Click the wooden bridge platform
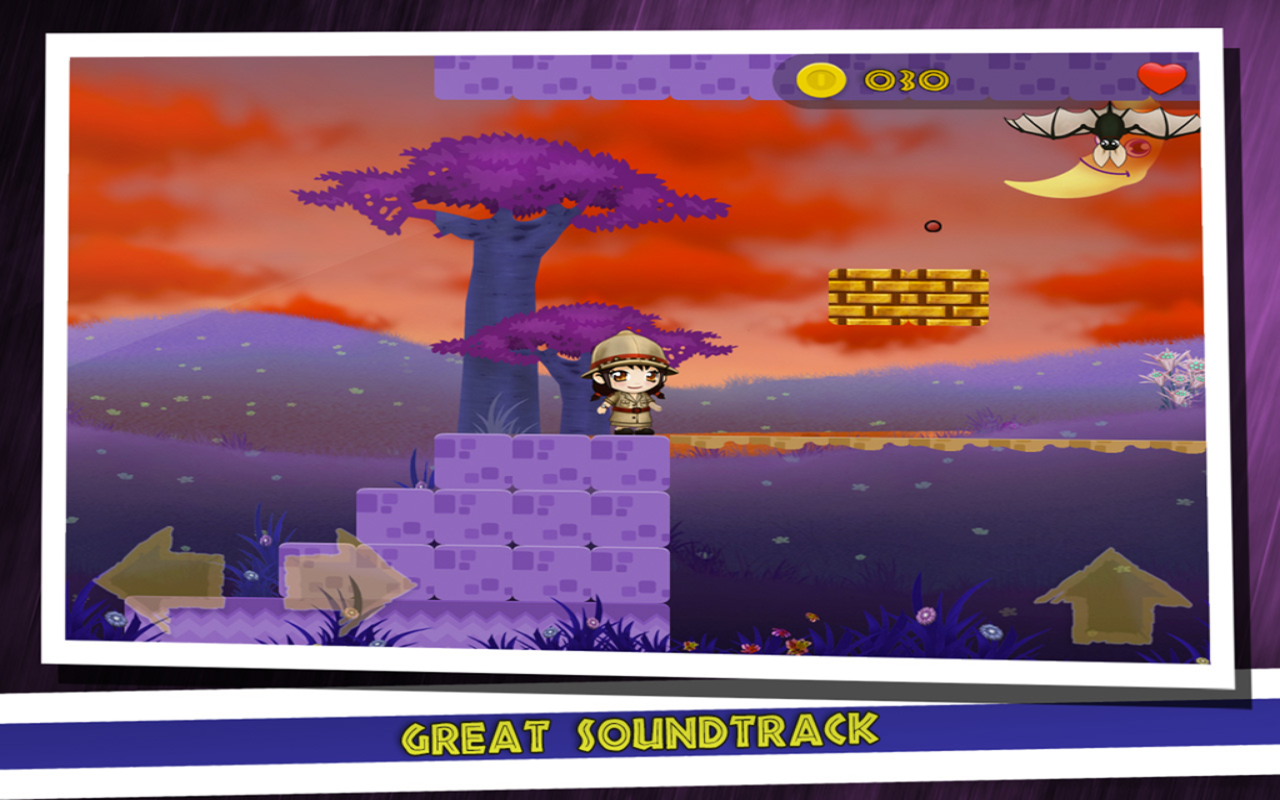1280x800 pixels. [x=850, y=442]
